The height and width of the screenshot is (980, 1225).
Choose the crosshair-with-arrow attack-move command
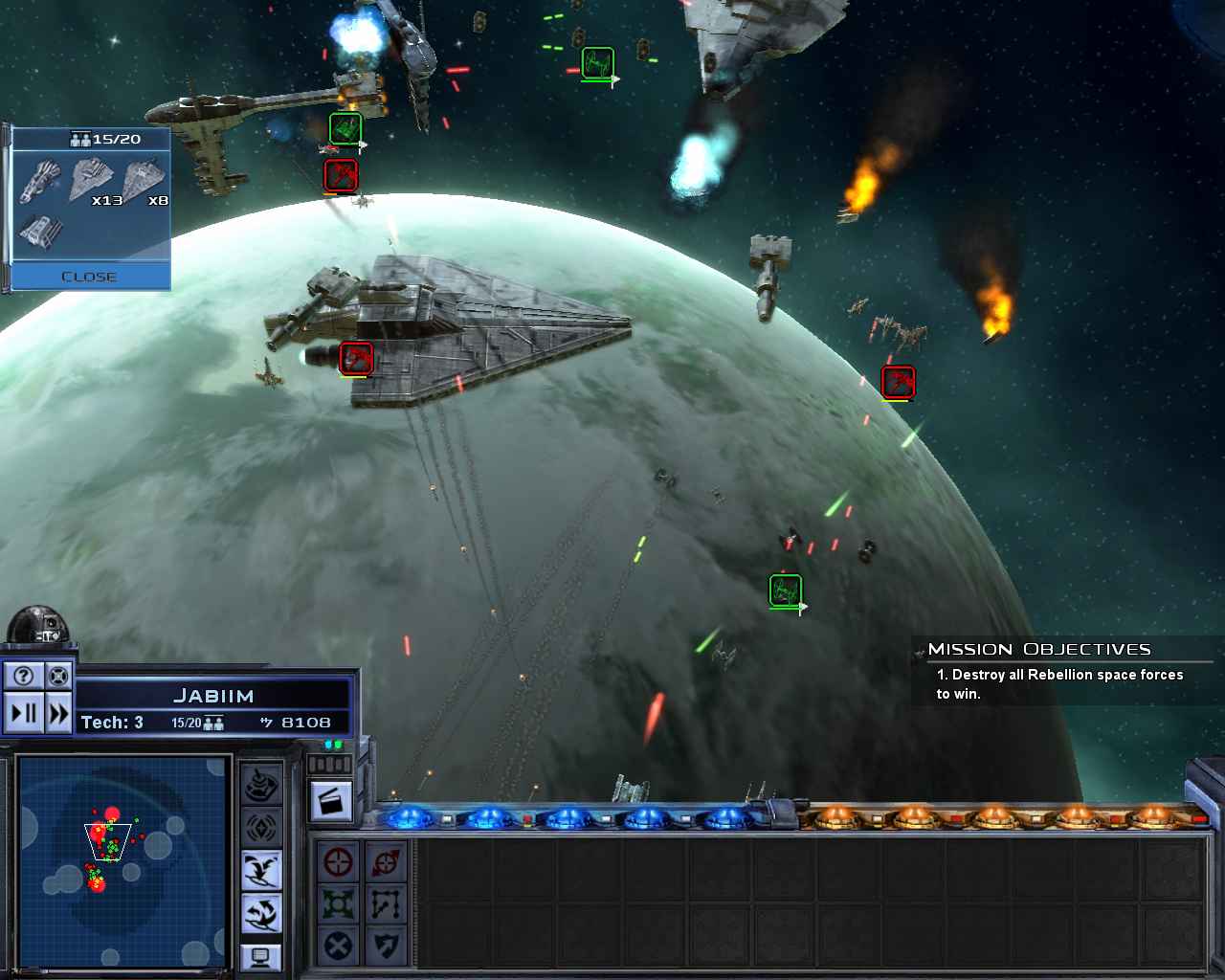pyautogui.click(x=386, y=862)
